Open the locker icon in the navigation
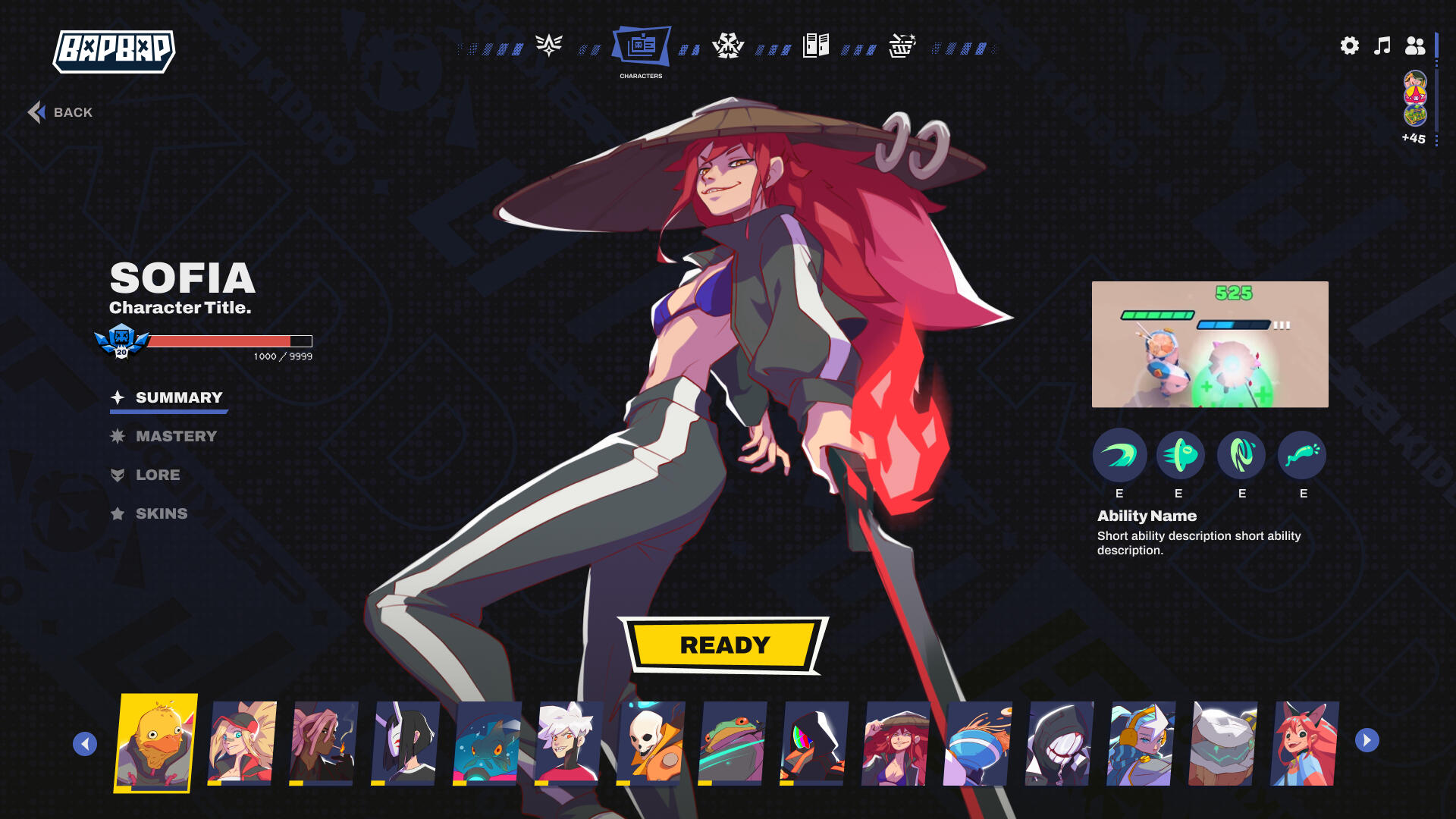Screen dimensions: 1456x819 (x=815, y=45)
